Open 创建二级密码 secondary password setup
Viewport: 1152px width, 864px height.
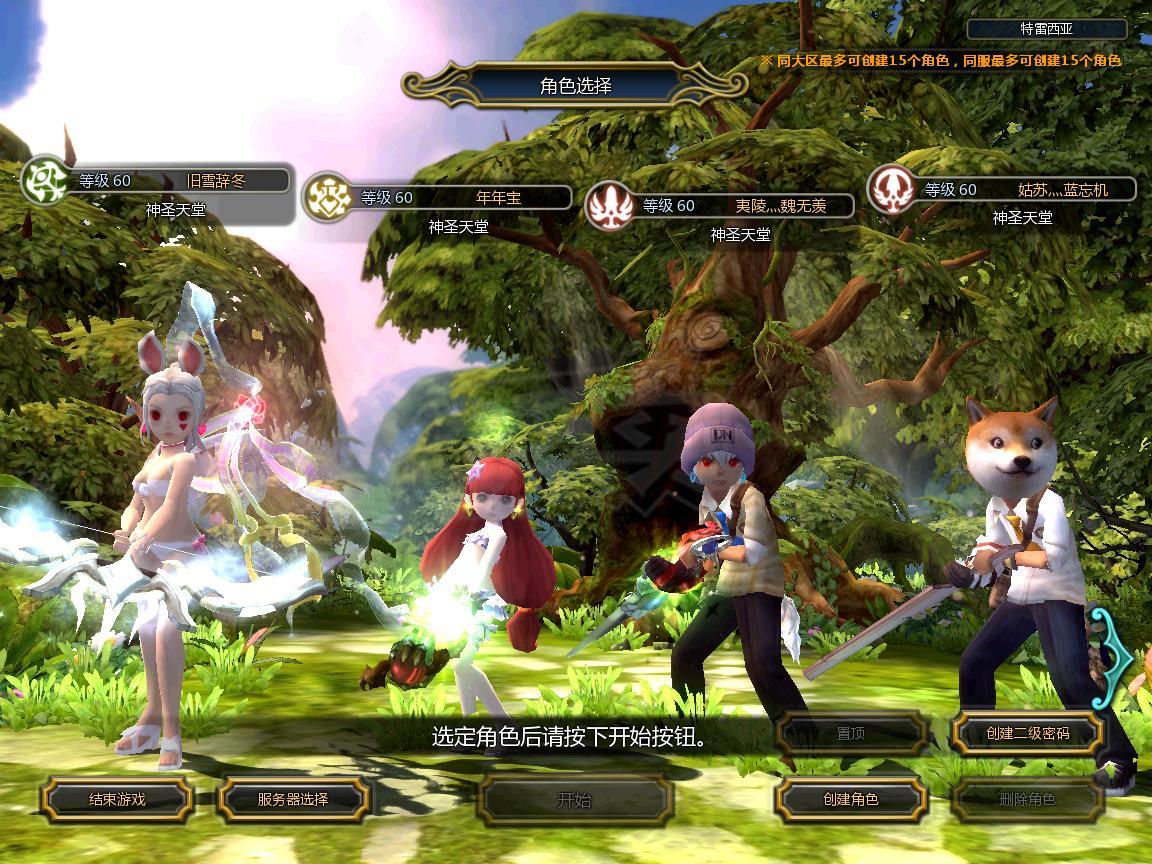(x=1027, y=733)
